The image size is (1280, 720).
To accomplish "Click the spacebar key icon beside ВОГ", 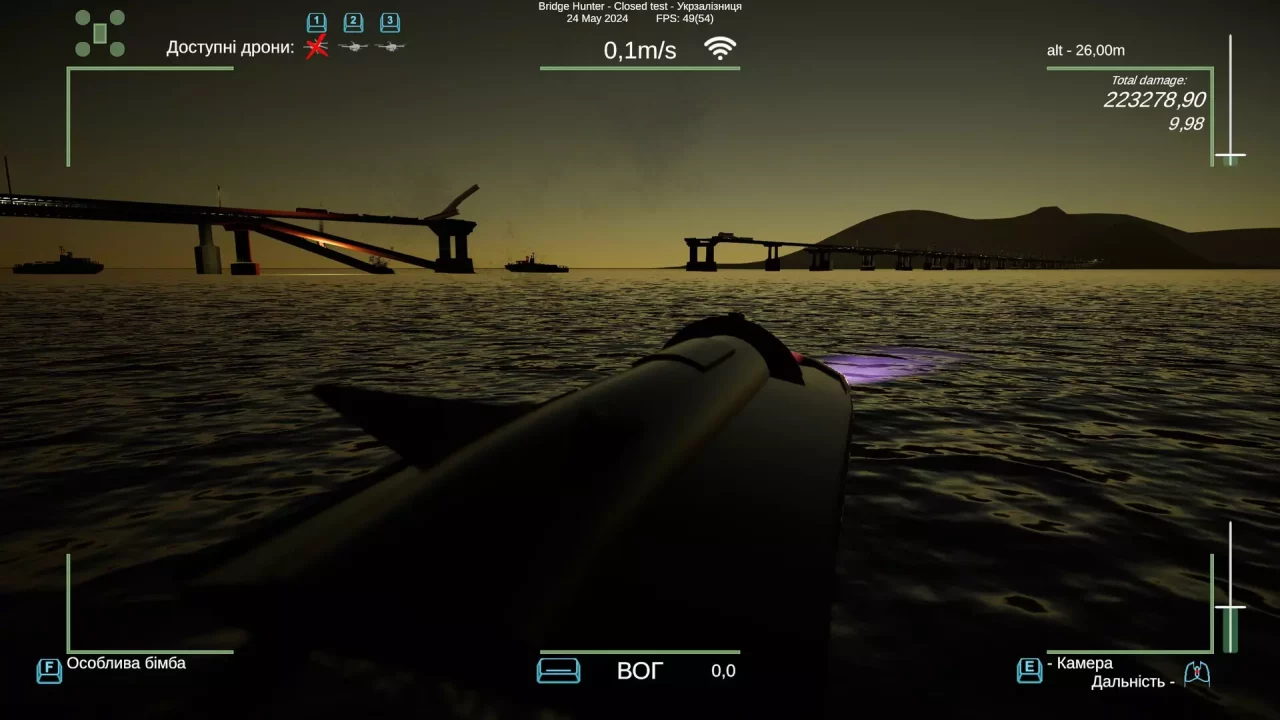I will (x=558, y=671).
